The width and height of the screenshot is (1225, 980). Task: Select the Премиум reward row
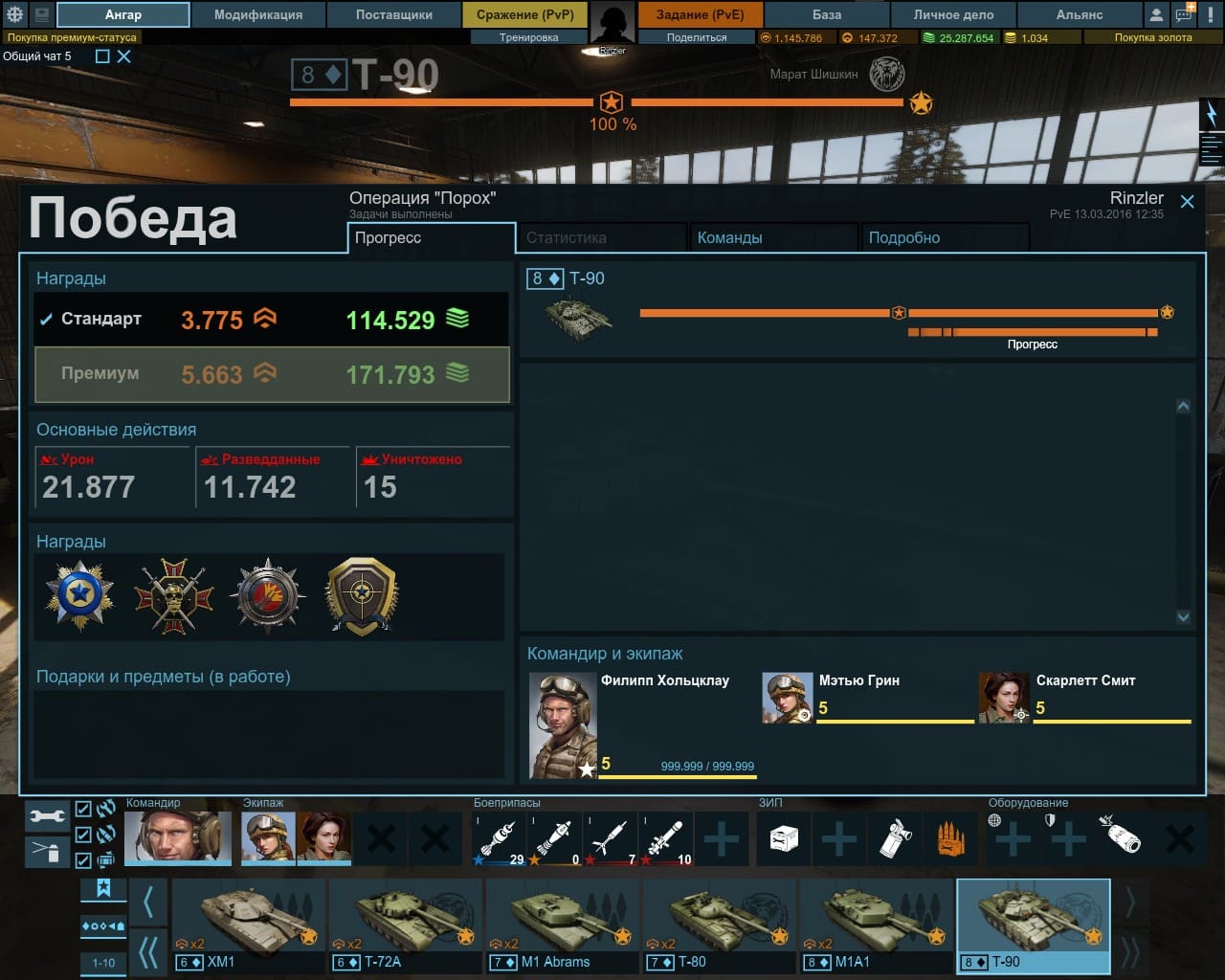272,374
